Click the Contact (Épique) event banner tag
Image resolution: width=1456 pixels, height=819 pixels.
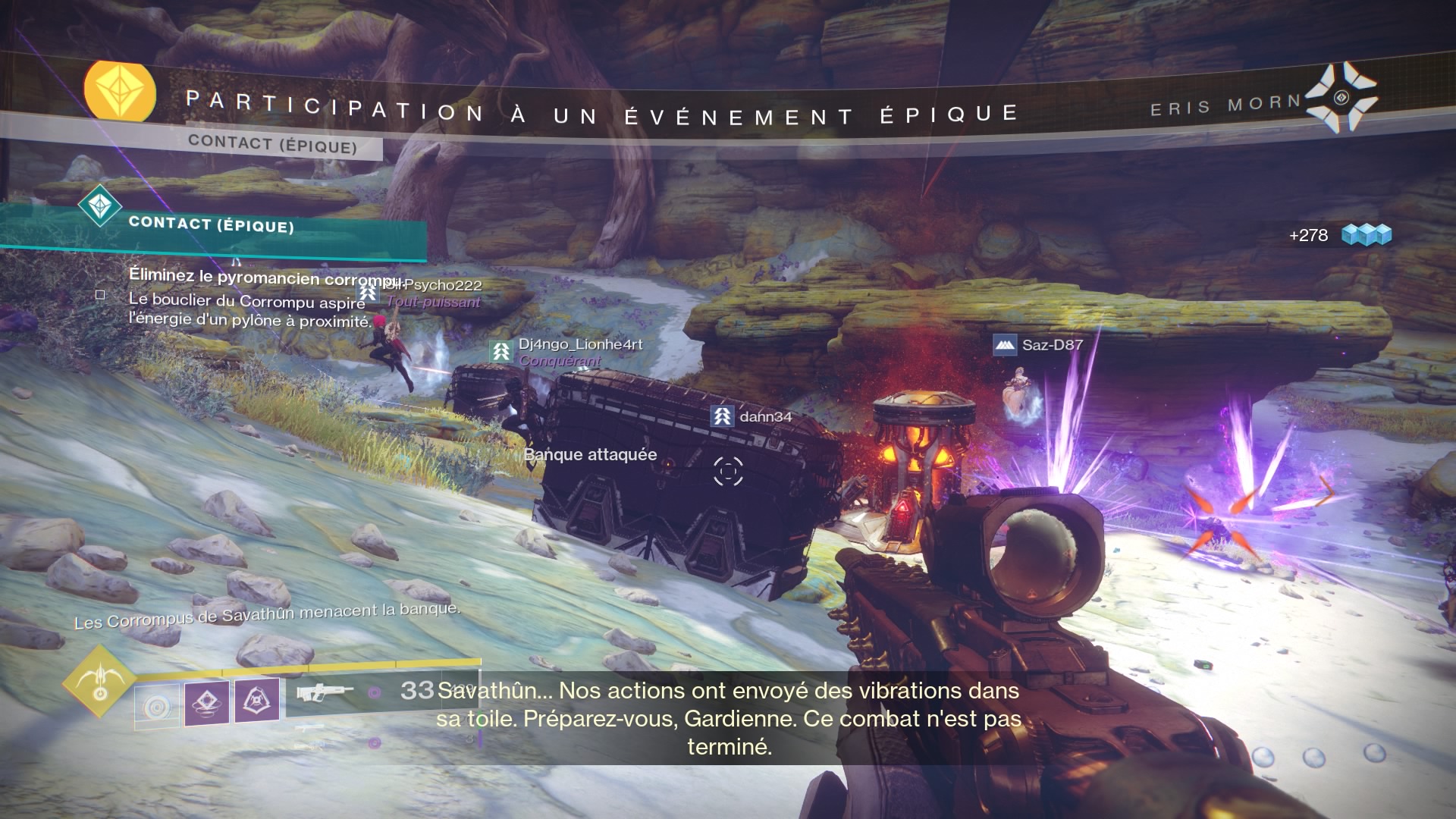[x=273, y=144]
